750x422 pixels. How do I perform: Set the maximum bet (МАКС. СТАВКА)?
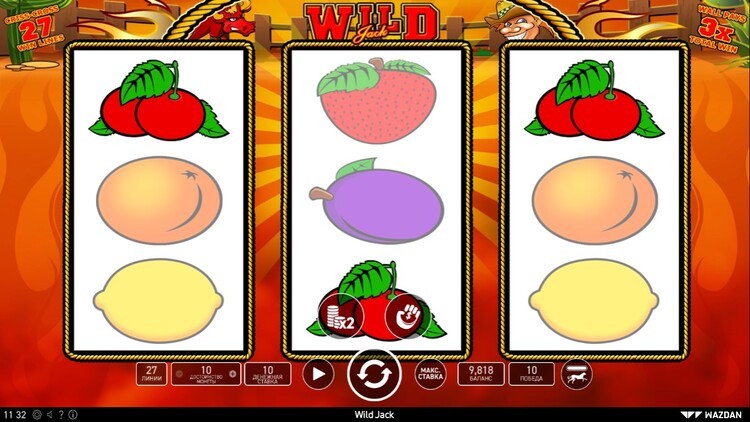[x=429, y=375]
